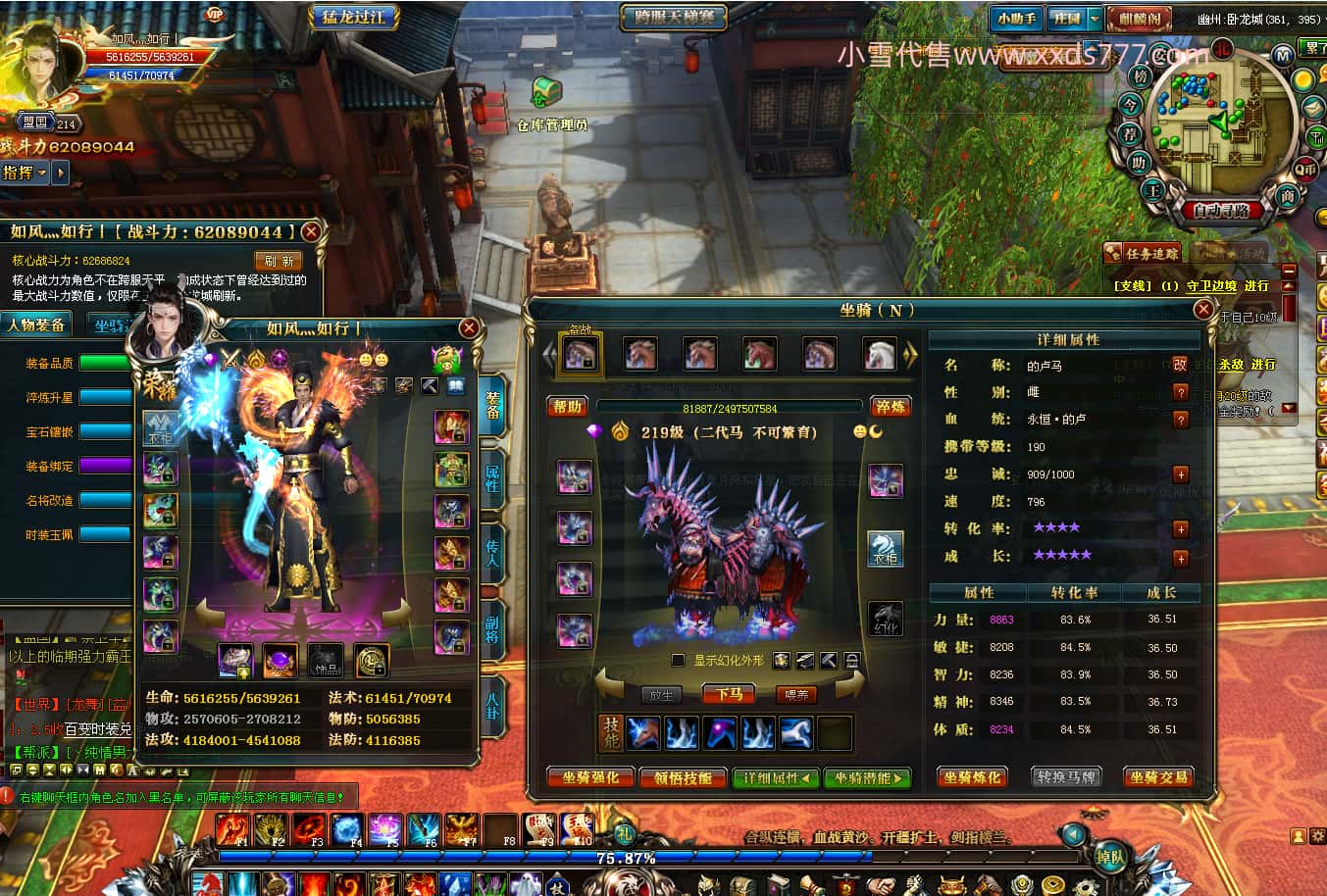The height and width of the screenshot is (896, 1327).
Task: Activate 自动寻路 auto-pathfinding
Action: point(1221,210)
